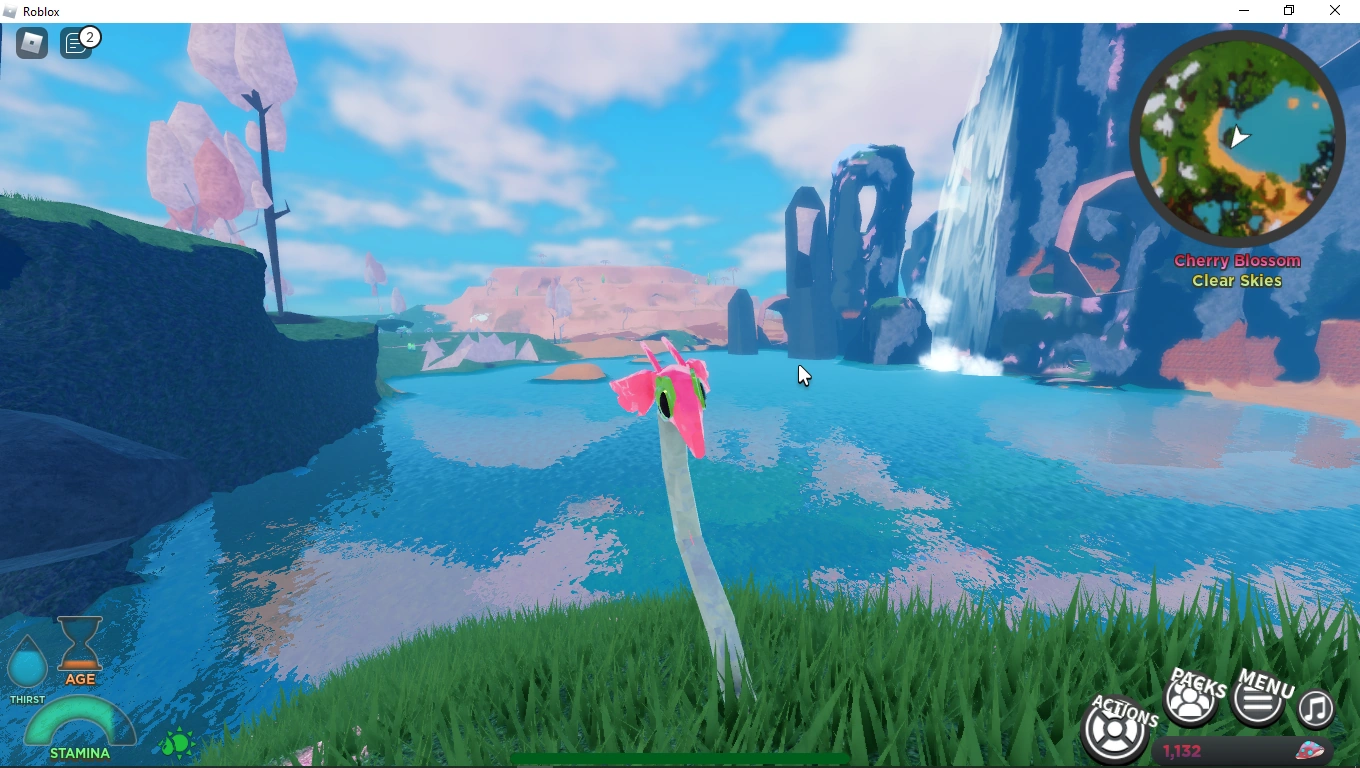This screenshot has width=1360, height=768.
Task: Click the player arrow on the minimap
Action: (1240, 138)
